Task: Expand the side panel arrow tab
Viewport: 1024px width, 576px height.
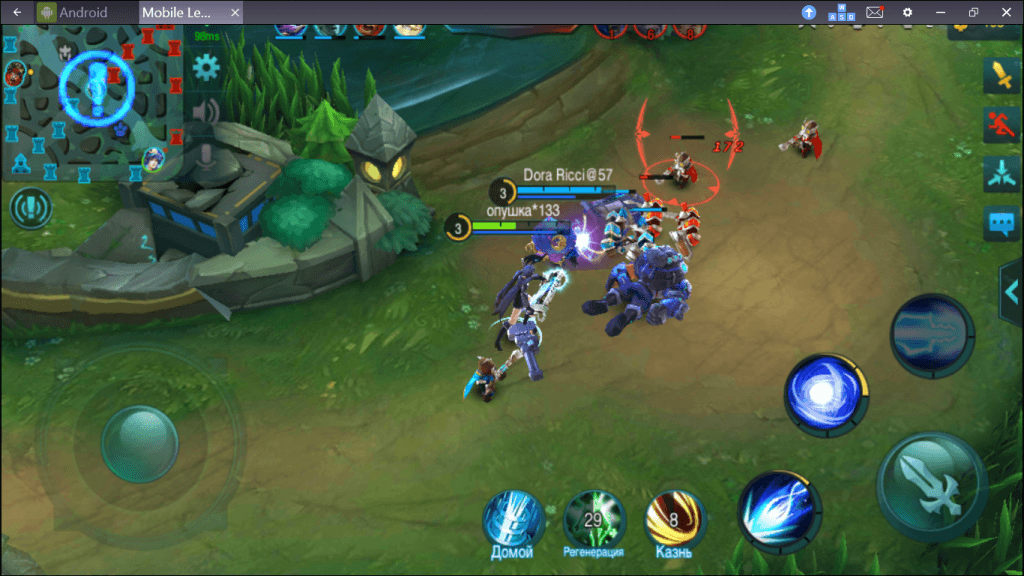Action: click(1011, 289)
